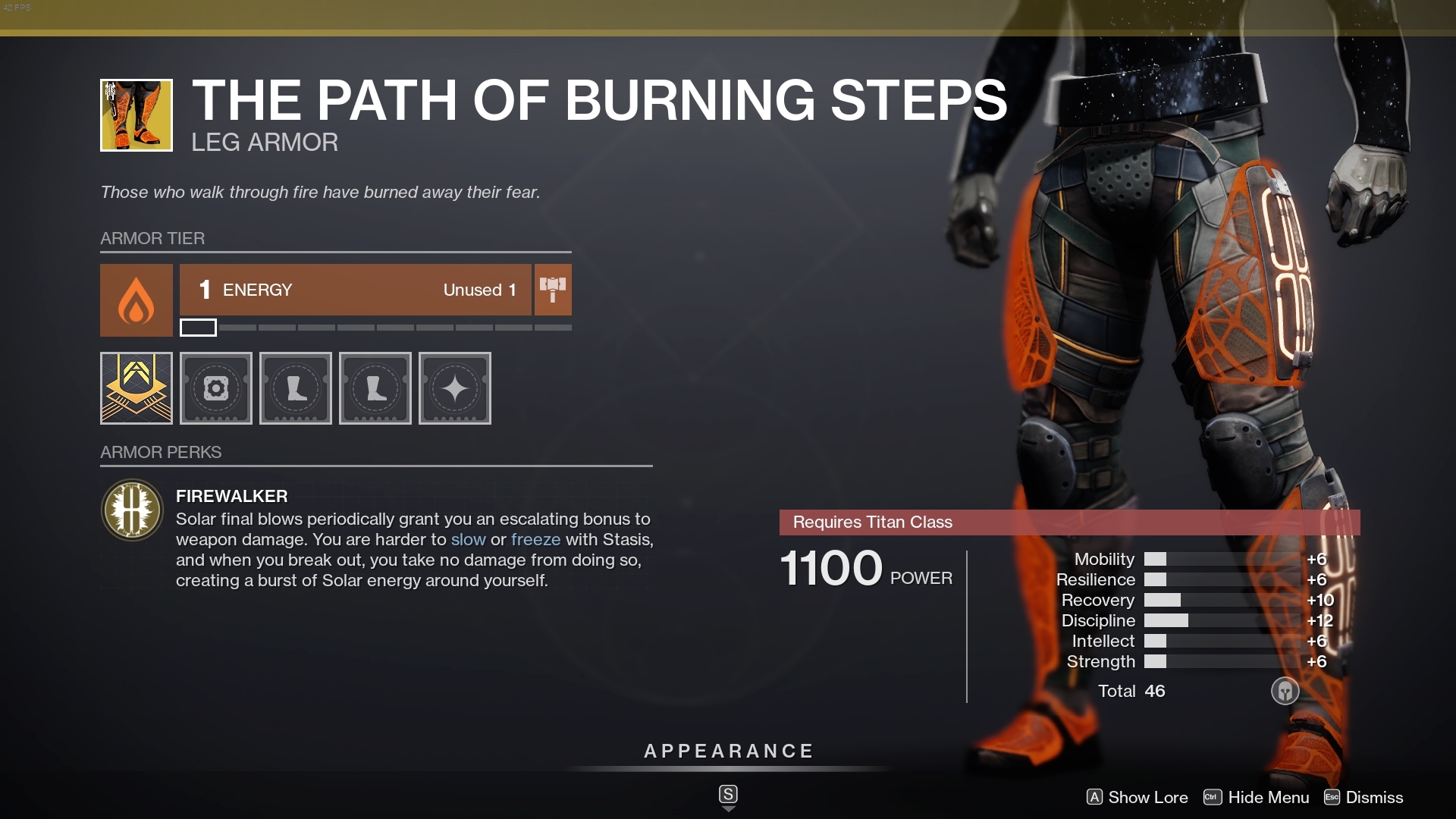Select The Path of Burning Steps item icon

click(136, 115)
